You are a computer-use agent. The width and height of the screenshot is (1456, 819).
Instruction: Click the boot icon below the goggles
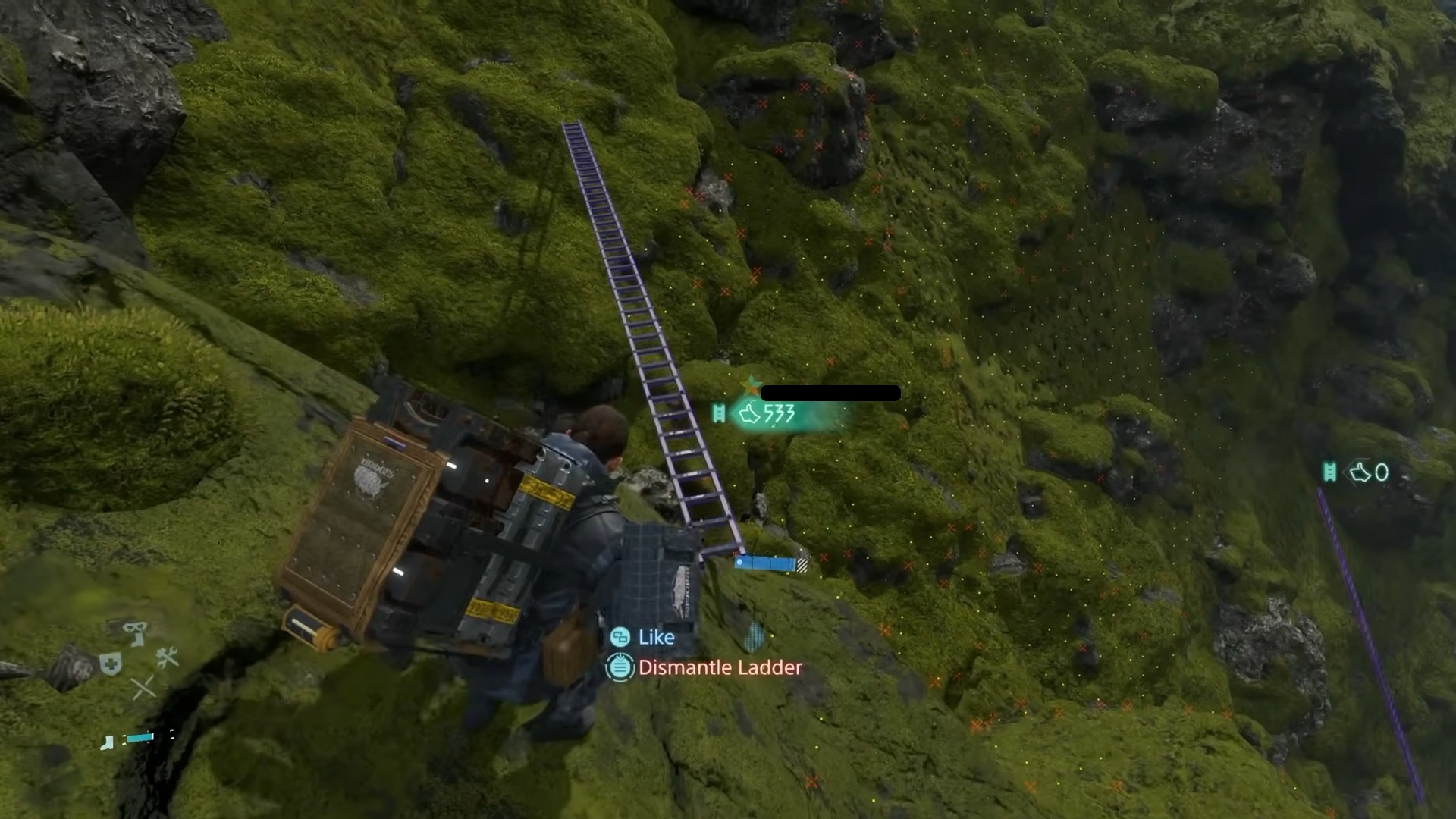137,639
